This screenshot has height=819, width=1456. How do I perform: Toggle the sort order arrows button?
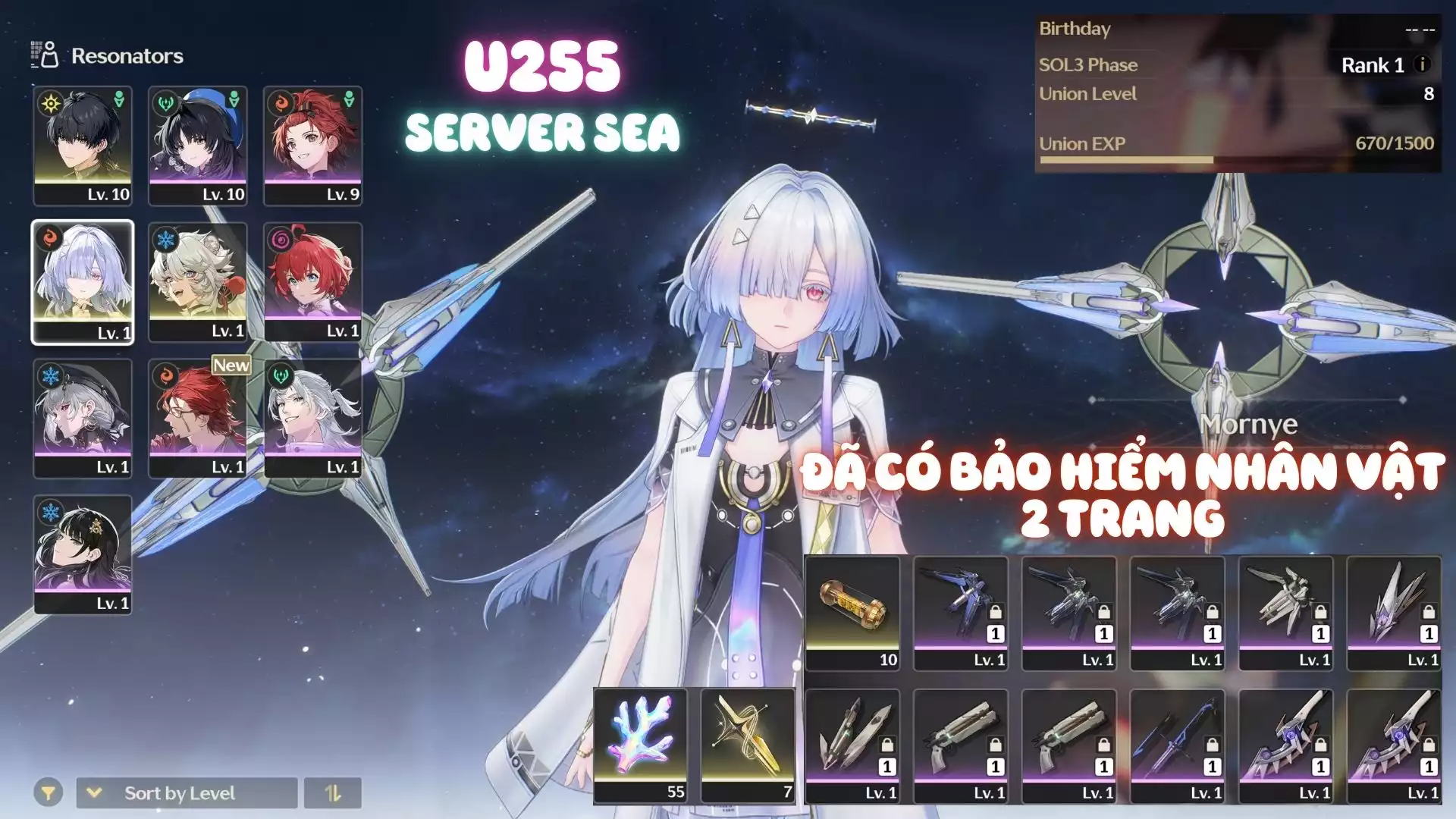[x=333, y=793]
